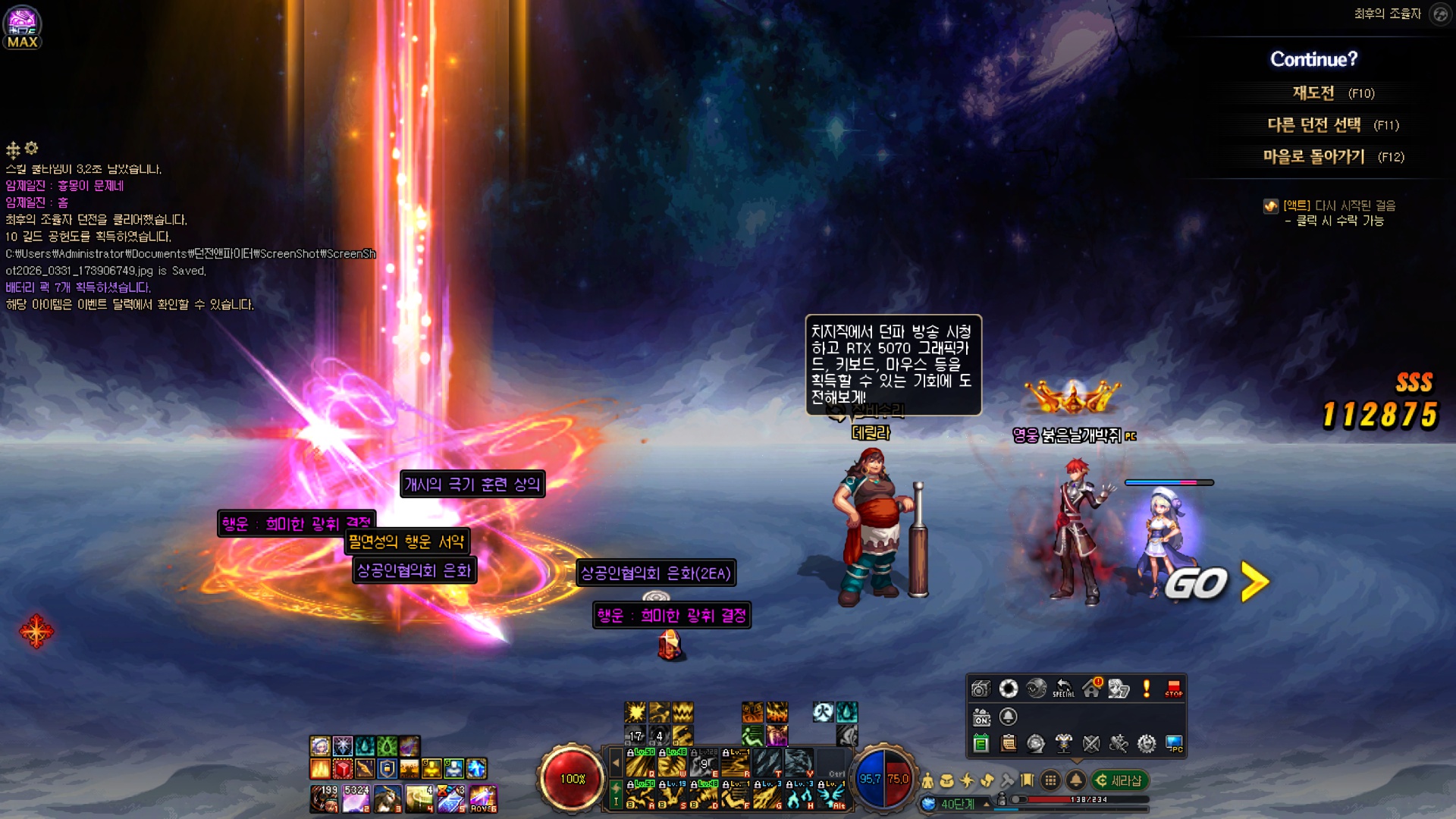Open the clipboard quest list icon
This screenshot has height=819, width=1456.
point(1009,744)
